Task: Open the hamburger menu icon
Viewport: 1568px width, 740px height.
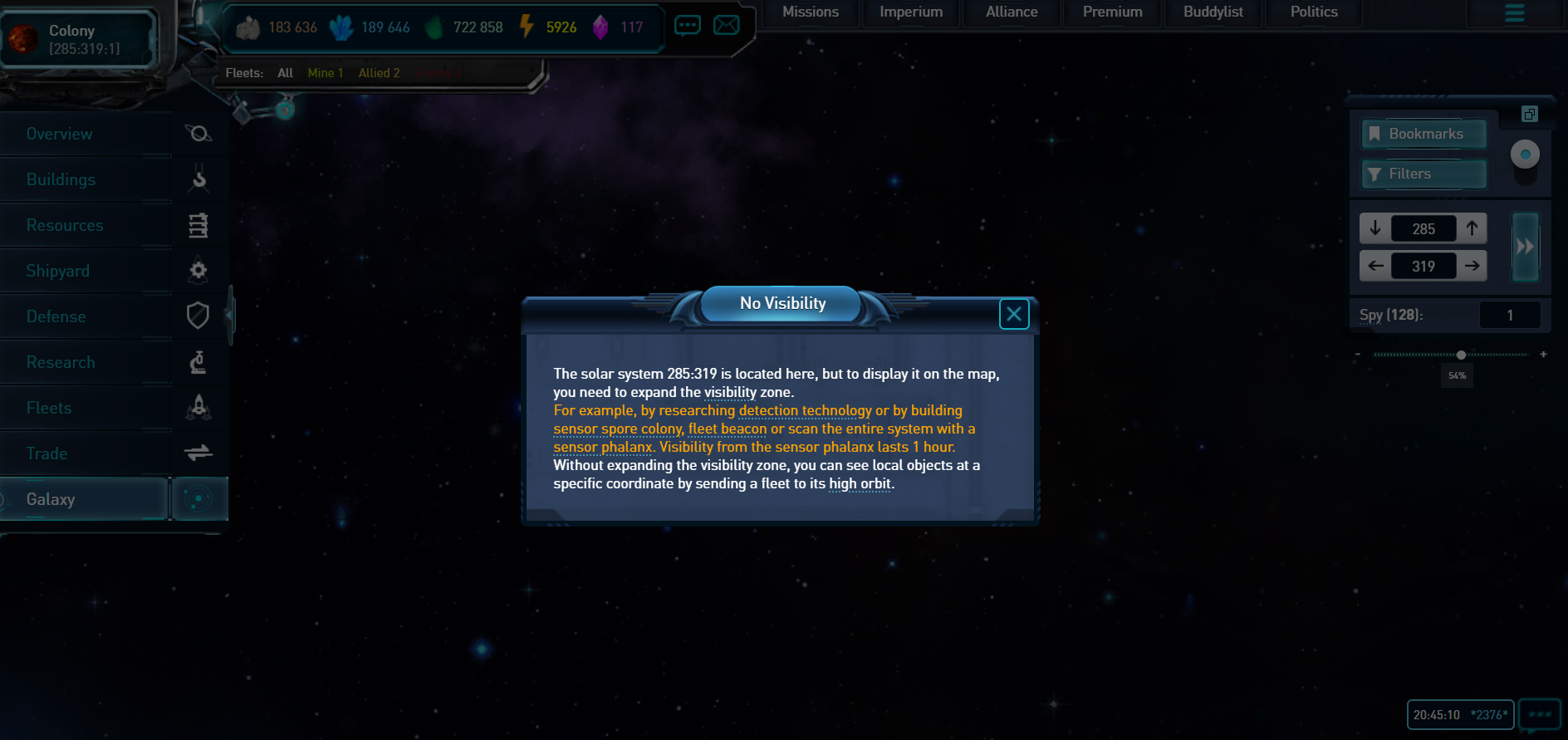Action: tap(1514, 12)
